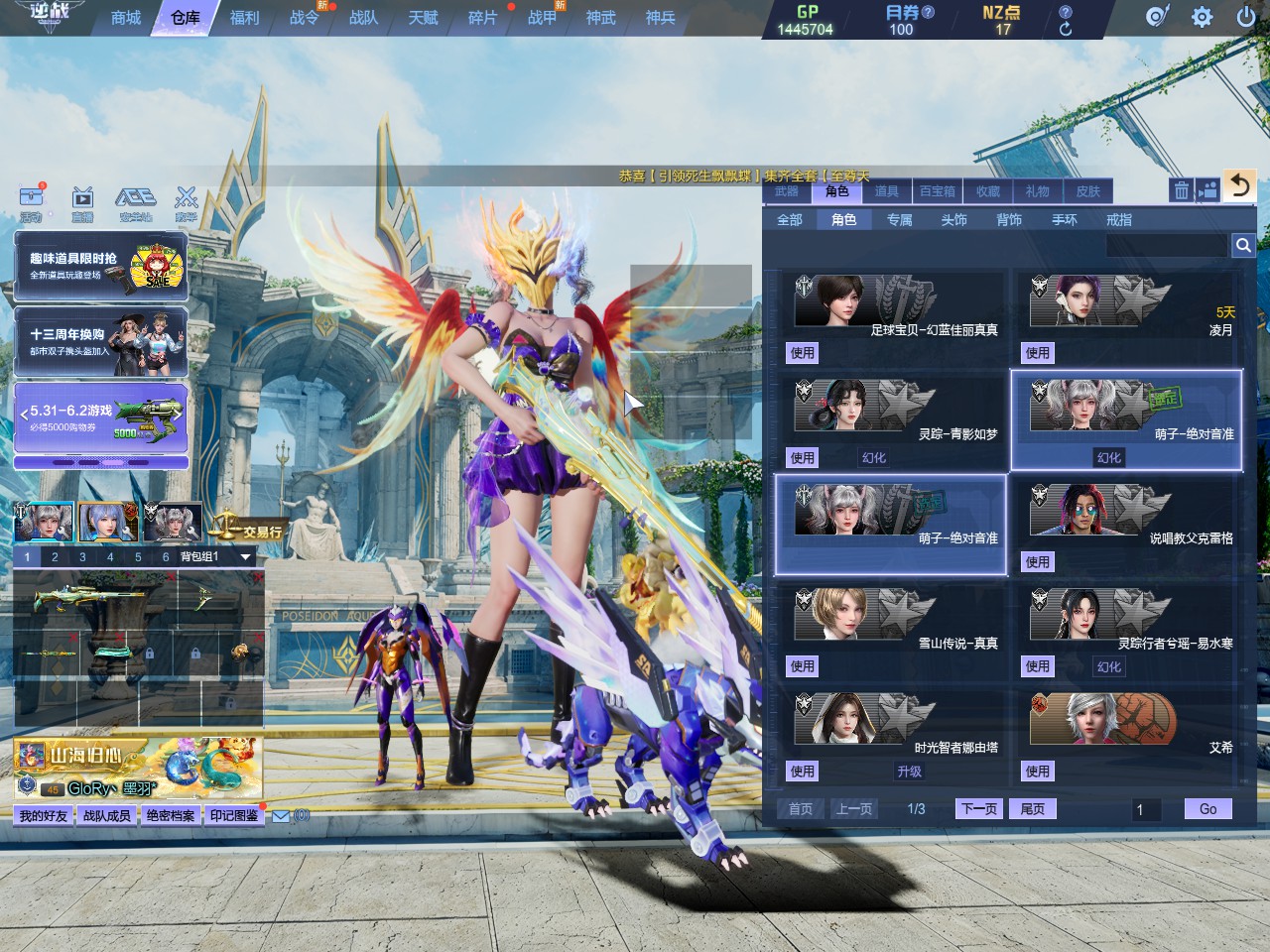
Task: Open 我的好友 friends list
Action: click(44, 815)
